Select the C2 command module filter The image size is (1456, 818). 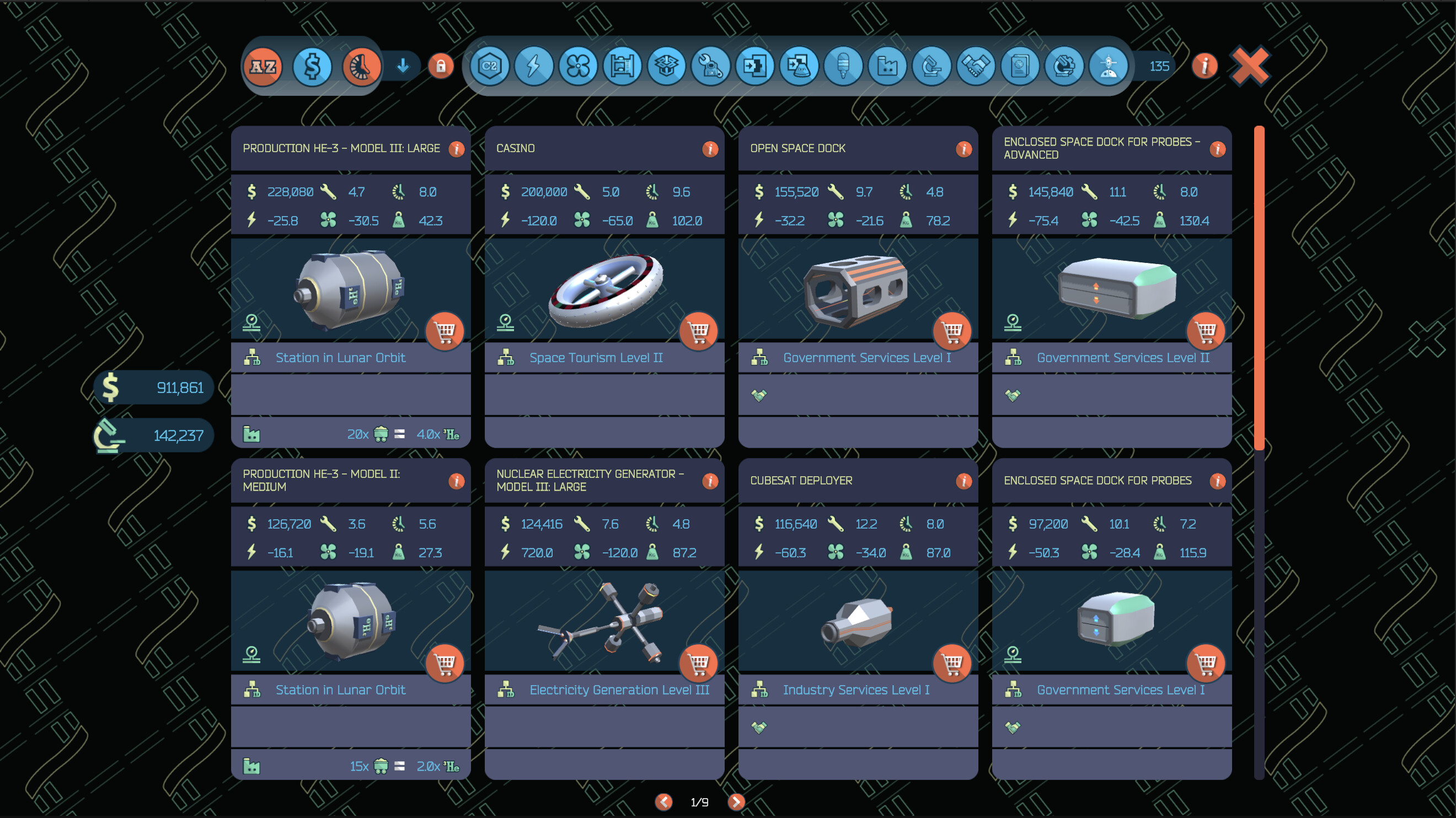click(x=490, y=67)
